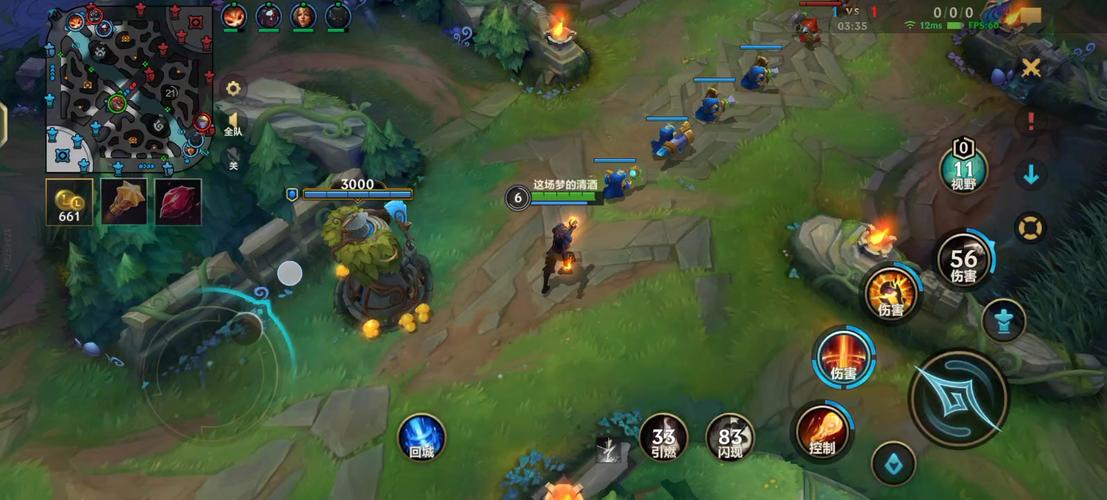Send the crossed-swords attack ping
This screenshot has height=500, width=1107.
click(x=1031, y=67)
